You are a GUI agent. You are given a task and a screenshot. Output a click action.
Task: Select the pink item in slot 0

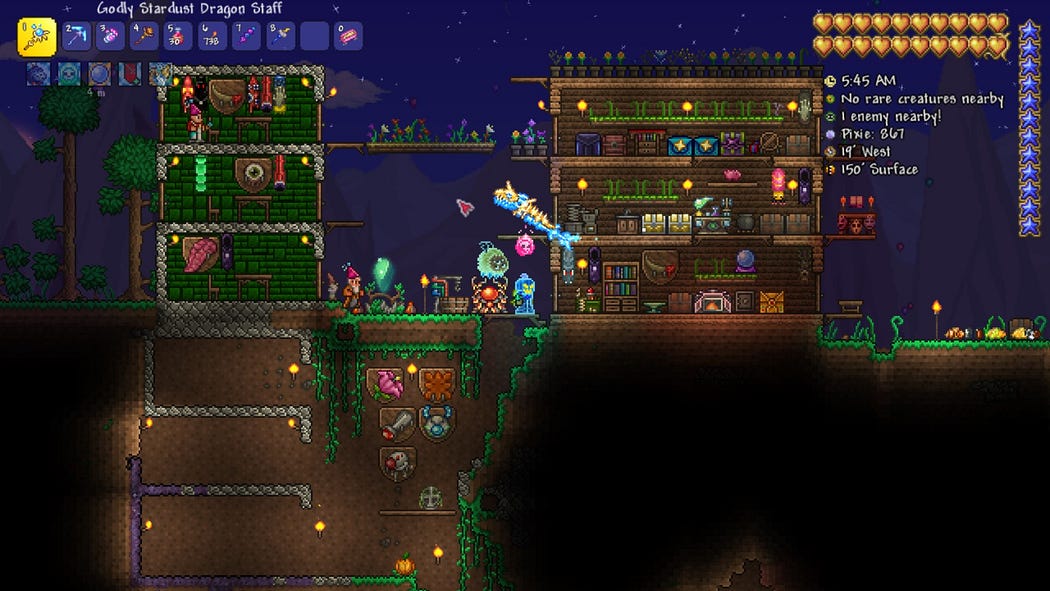(348, 37)
